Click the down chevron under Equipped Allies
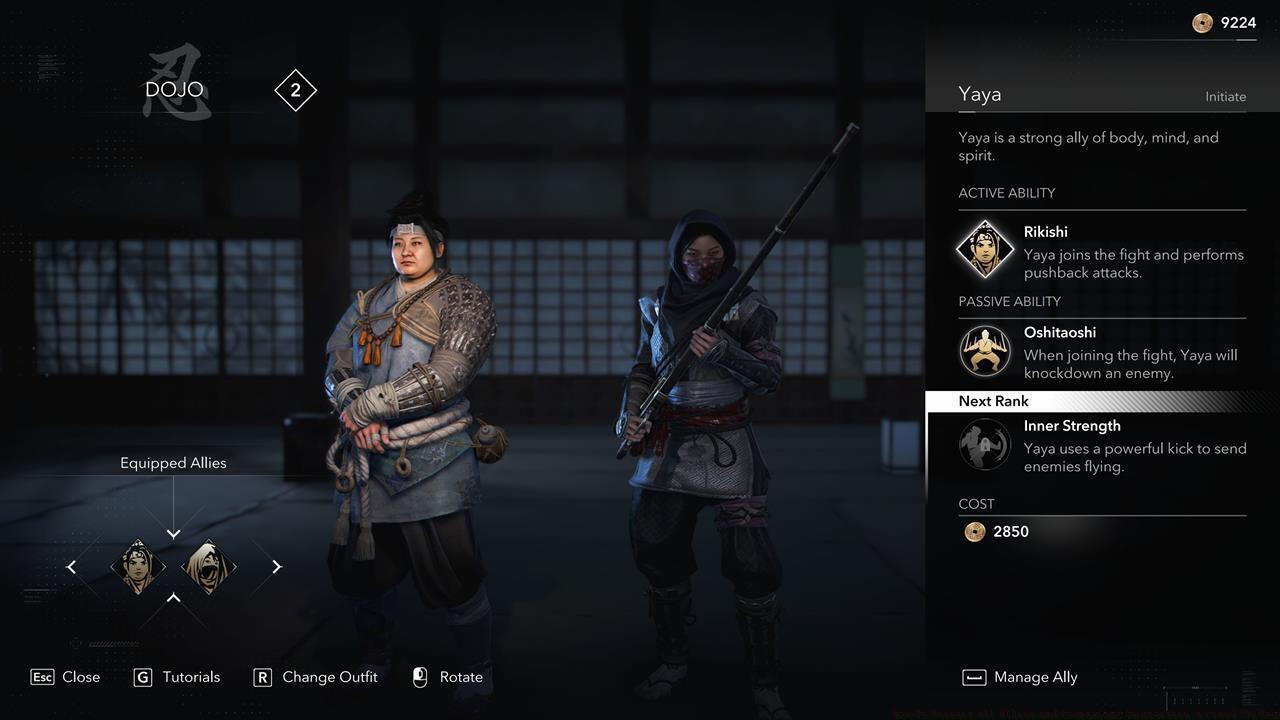 coord(173,533)
